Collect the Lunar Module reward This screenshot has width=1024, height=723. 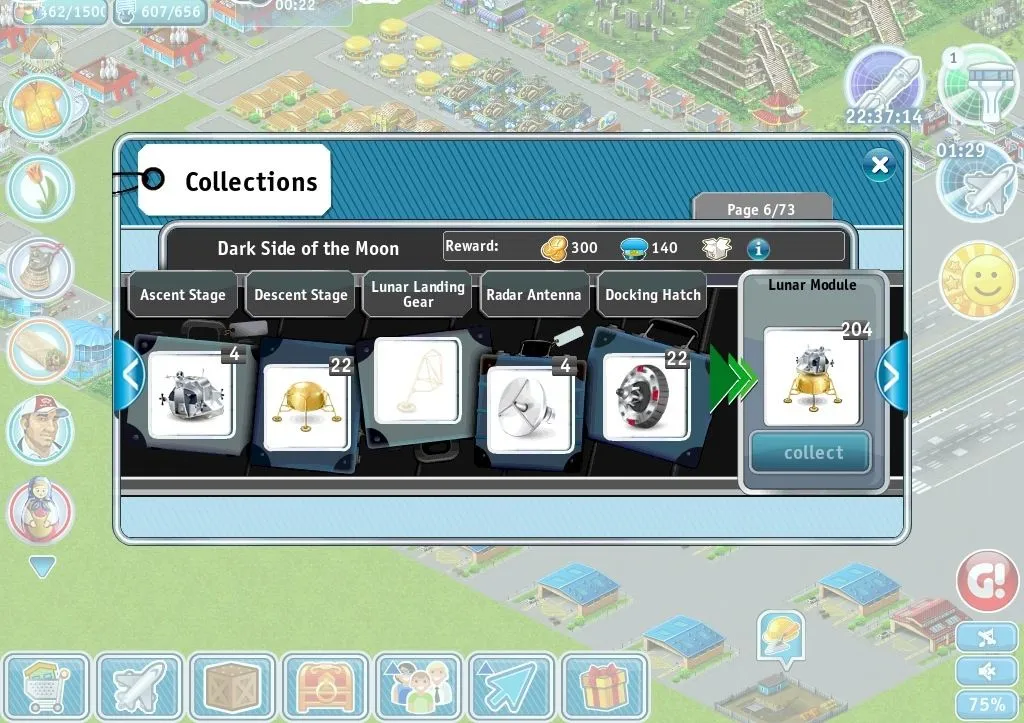click(811, 453)
